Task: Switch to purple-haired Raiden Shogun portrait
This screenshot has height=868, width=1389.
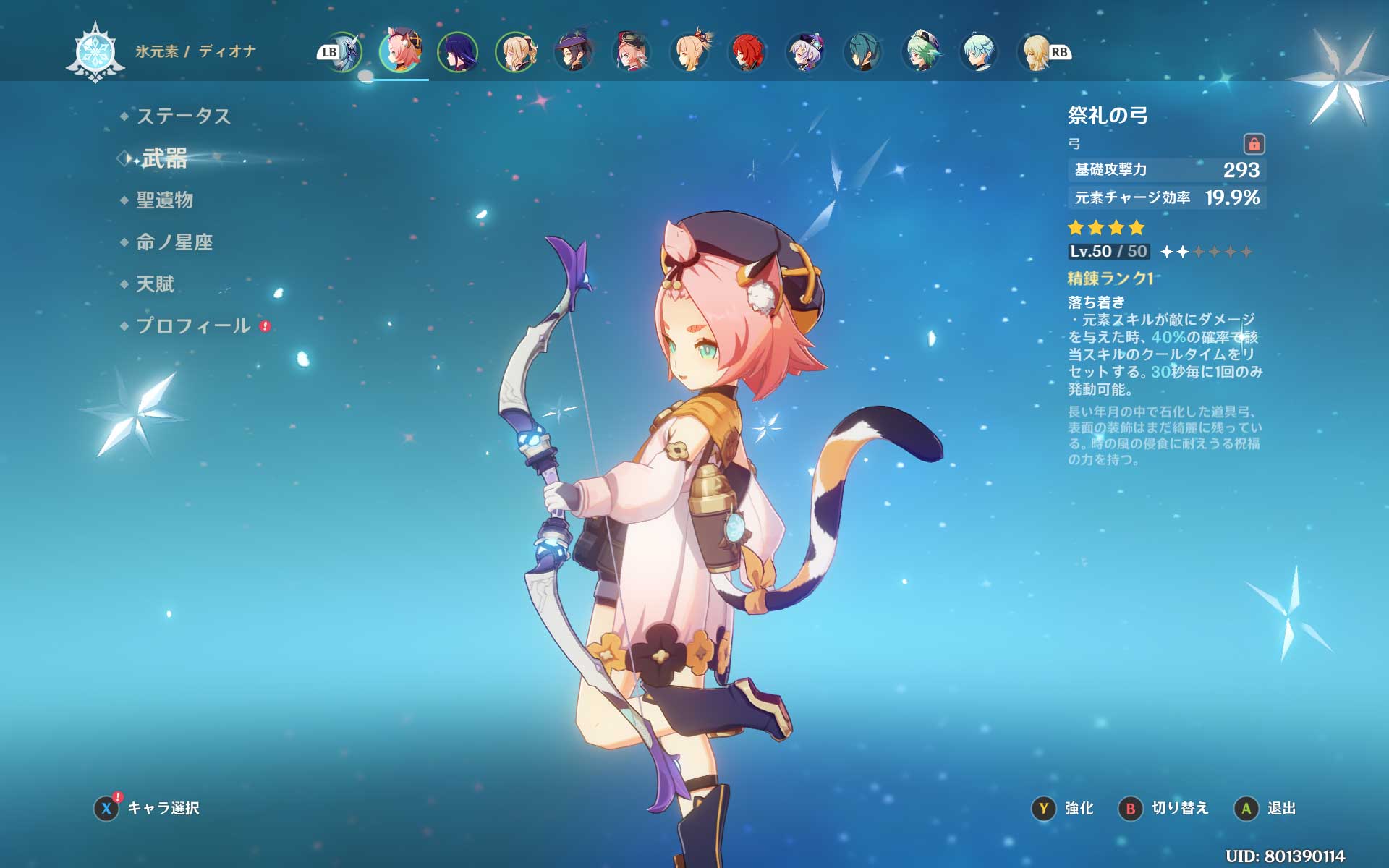Action: (458, 51)
